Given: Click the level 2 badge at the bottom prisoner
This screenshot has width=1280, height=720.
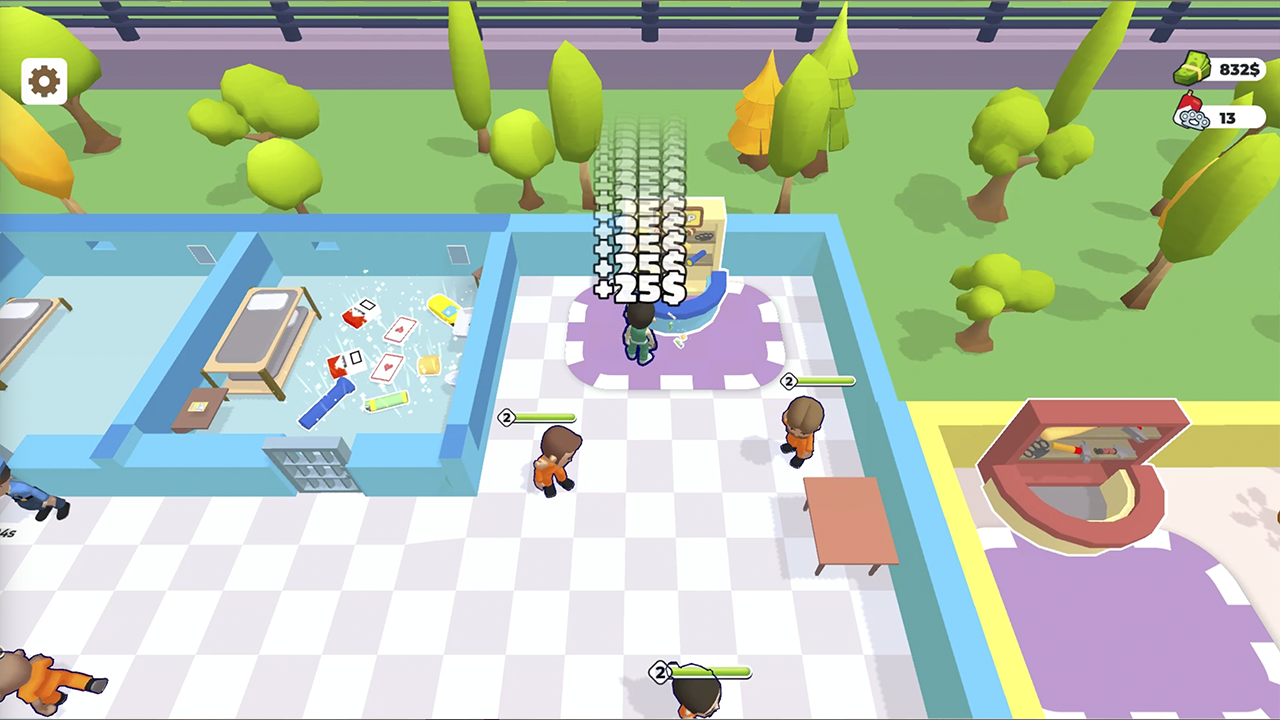Looking at the screenshot, I should tap(660, 673).
